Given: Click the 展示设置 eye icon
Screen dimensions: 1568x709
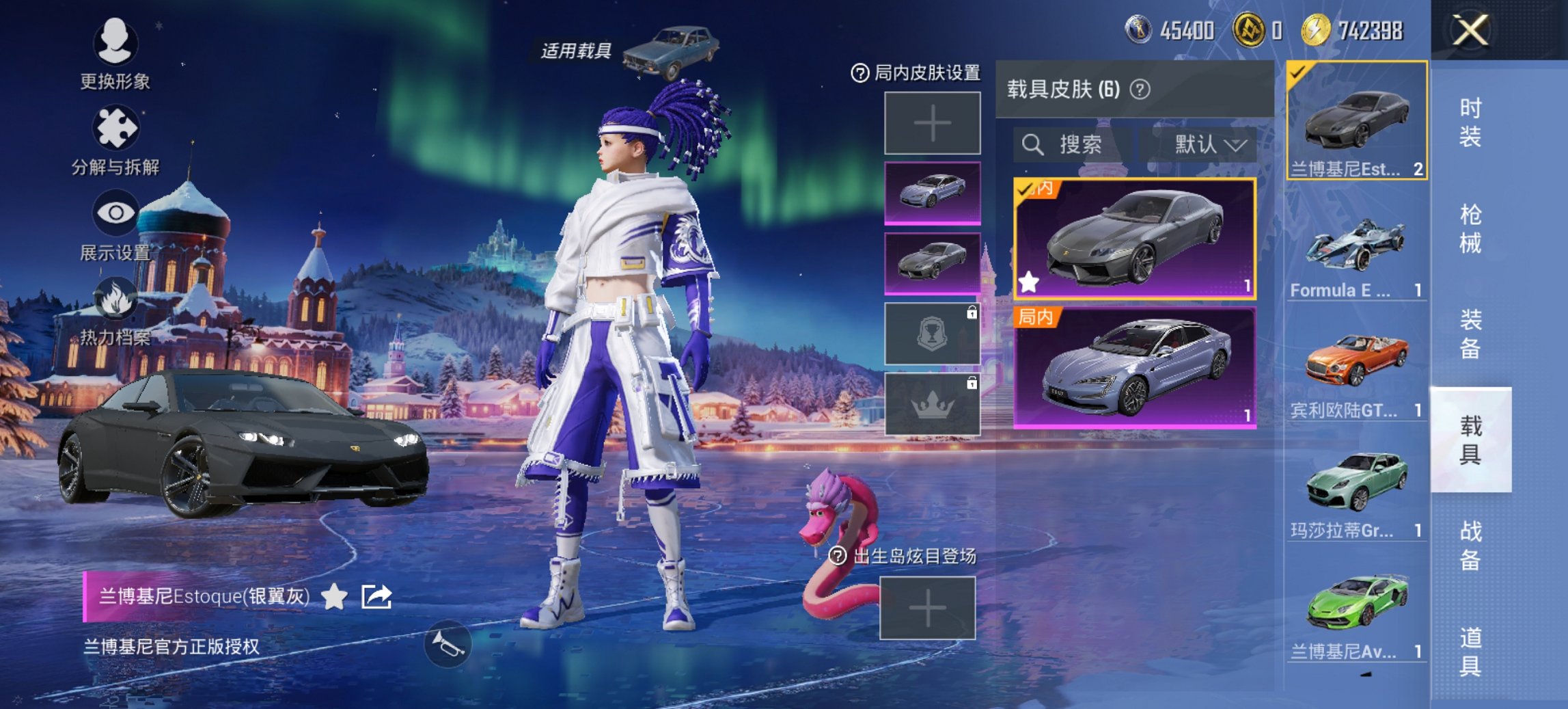Looking at the screenshot, I should point(116,212).
